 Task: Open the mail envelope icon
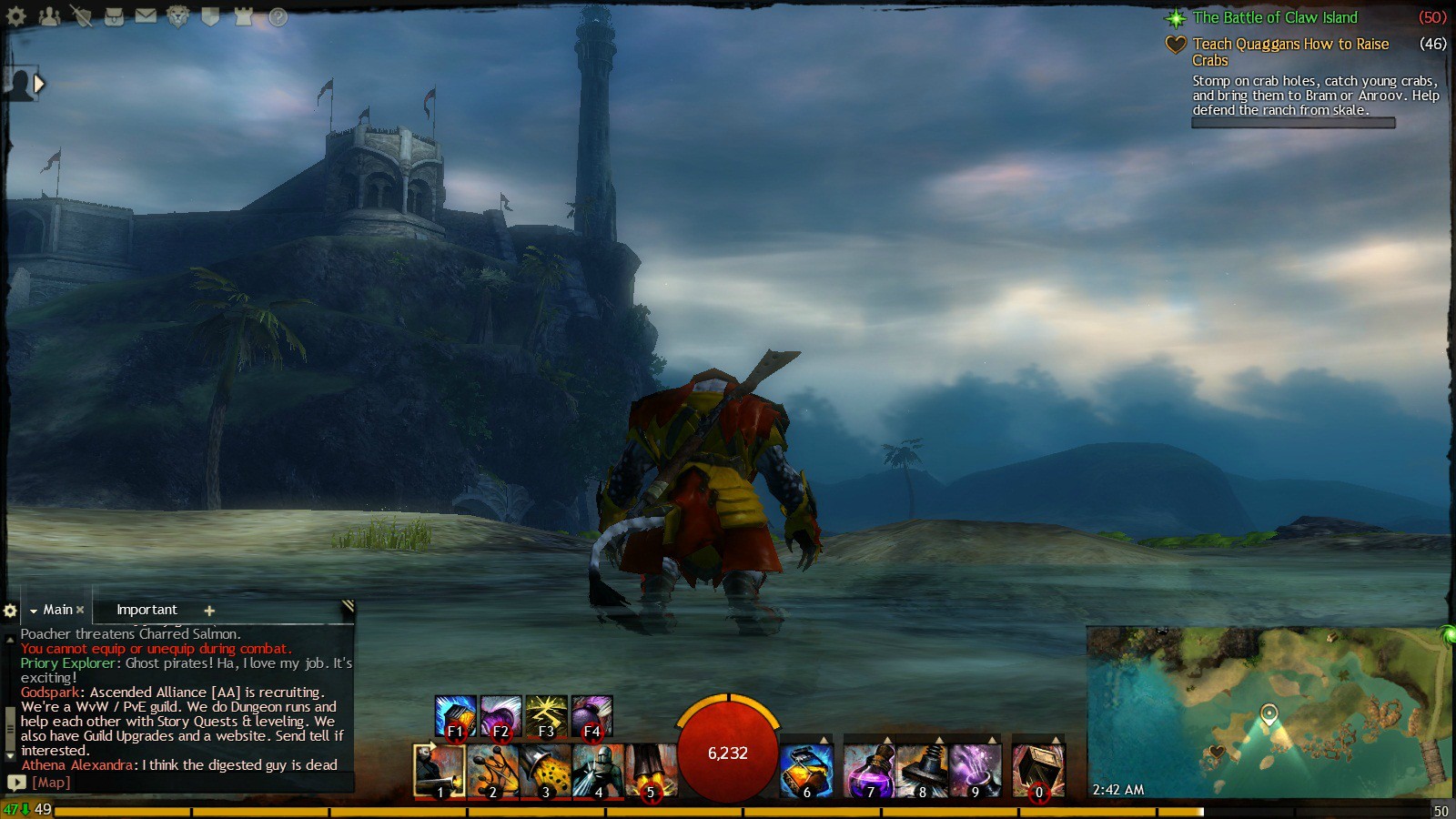point(146,15)
